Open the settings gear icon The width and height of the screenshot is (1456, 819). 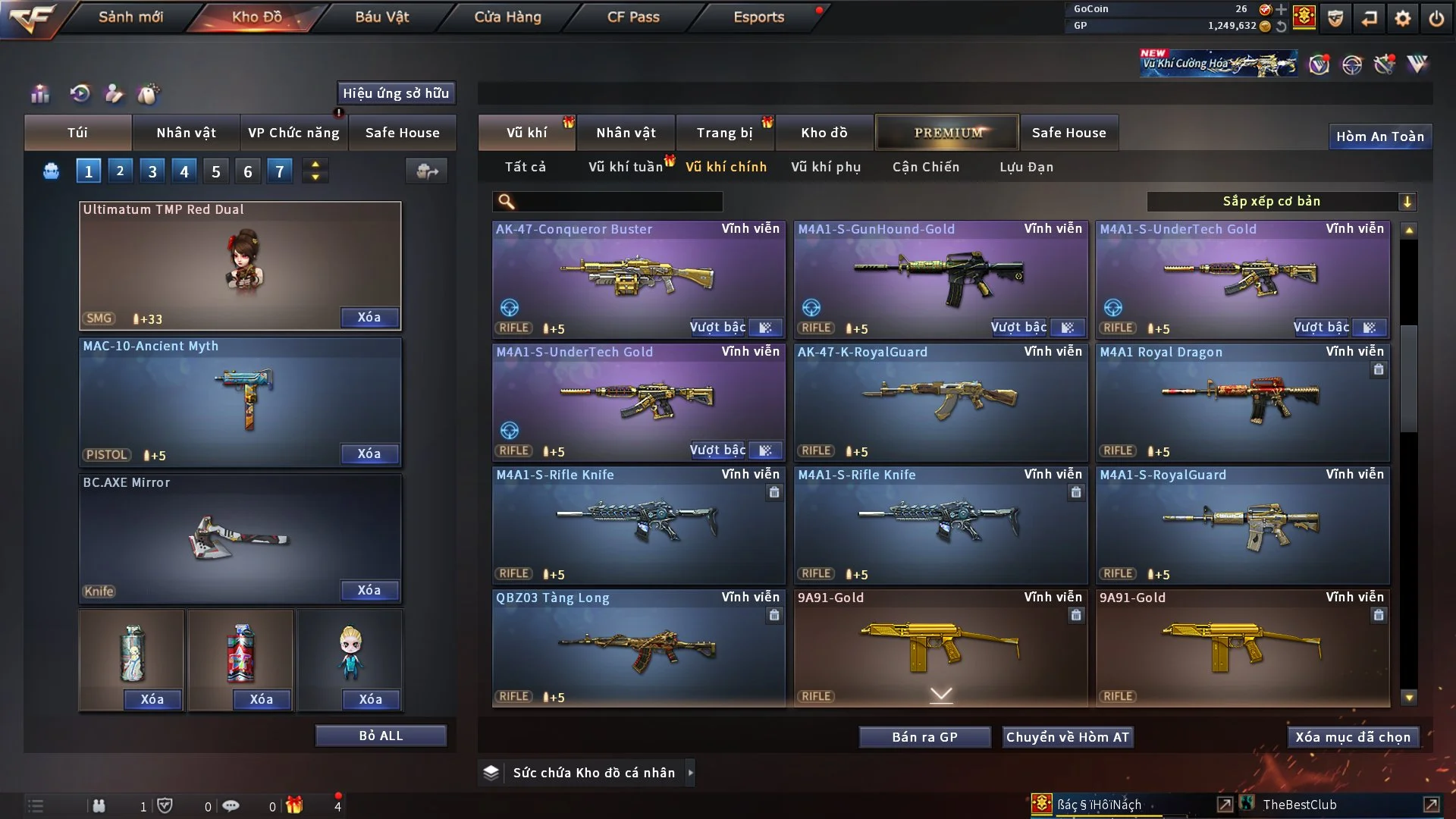(x=1404, y=17)
